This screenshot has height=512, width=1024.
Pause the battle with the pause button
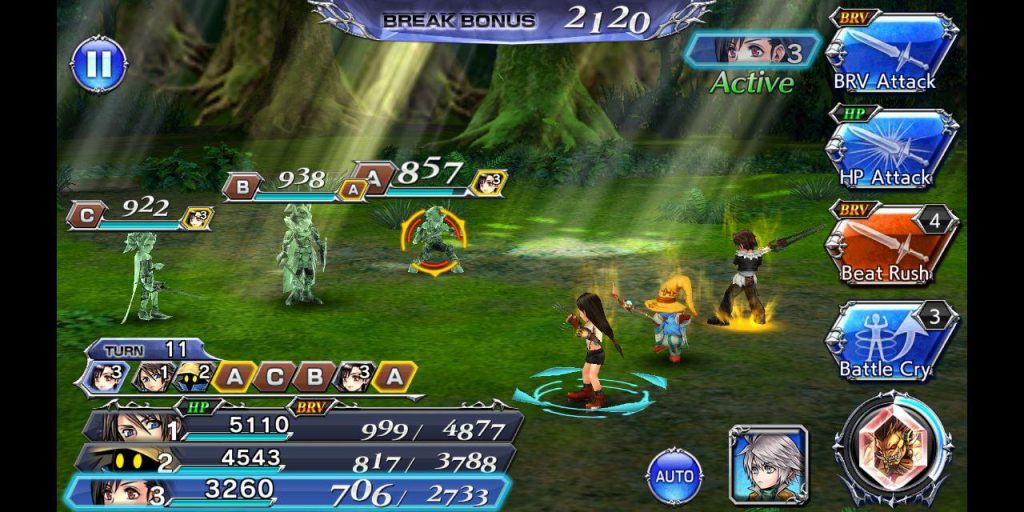pos(98,64)
